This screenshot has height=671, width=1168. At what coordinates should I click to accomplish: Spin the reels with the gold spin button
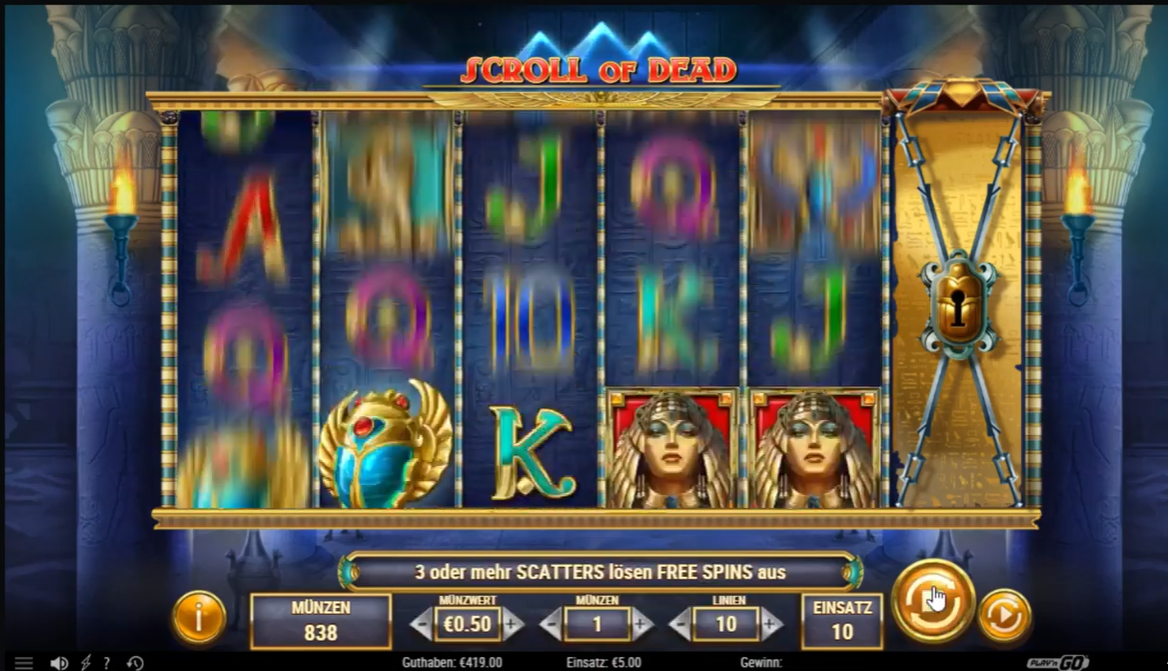932,600
